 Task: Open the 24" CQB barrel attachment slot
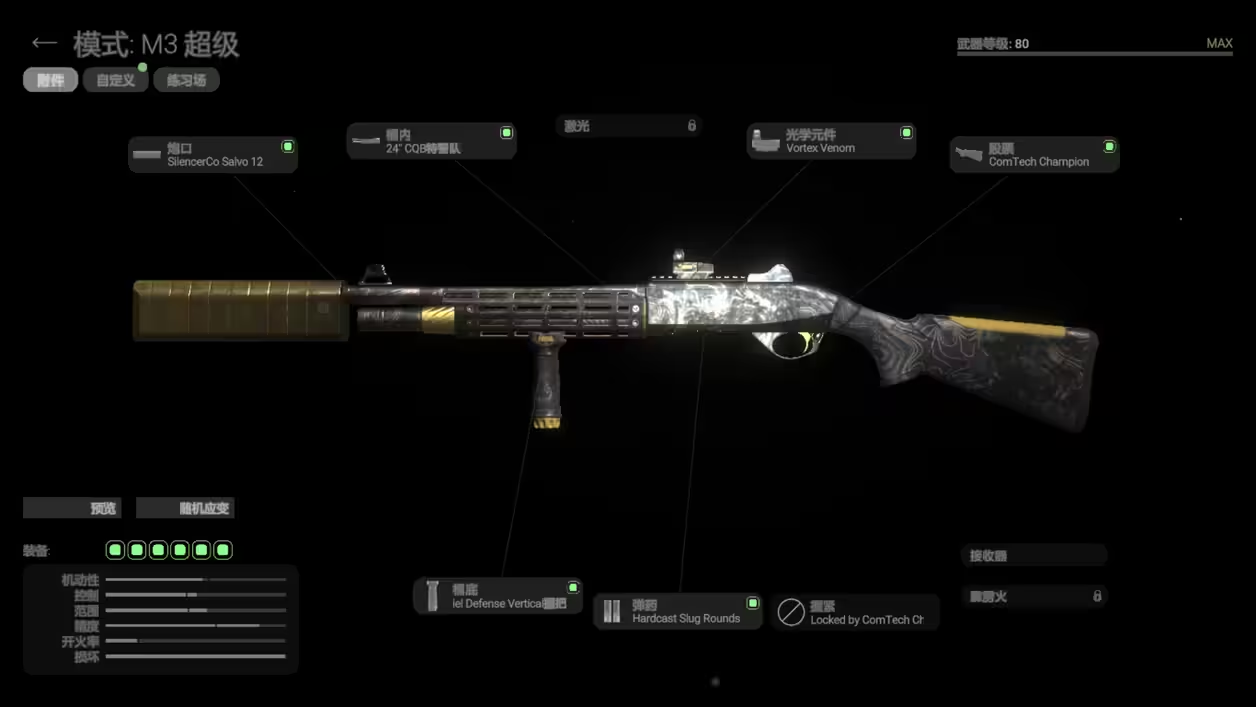coord(431,141)
